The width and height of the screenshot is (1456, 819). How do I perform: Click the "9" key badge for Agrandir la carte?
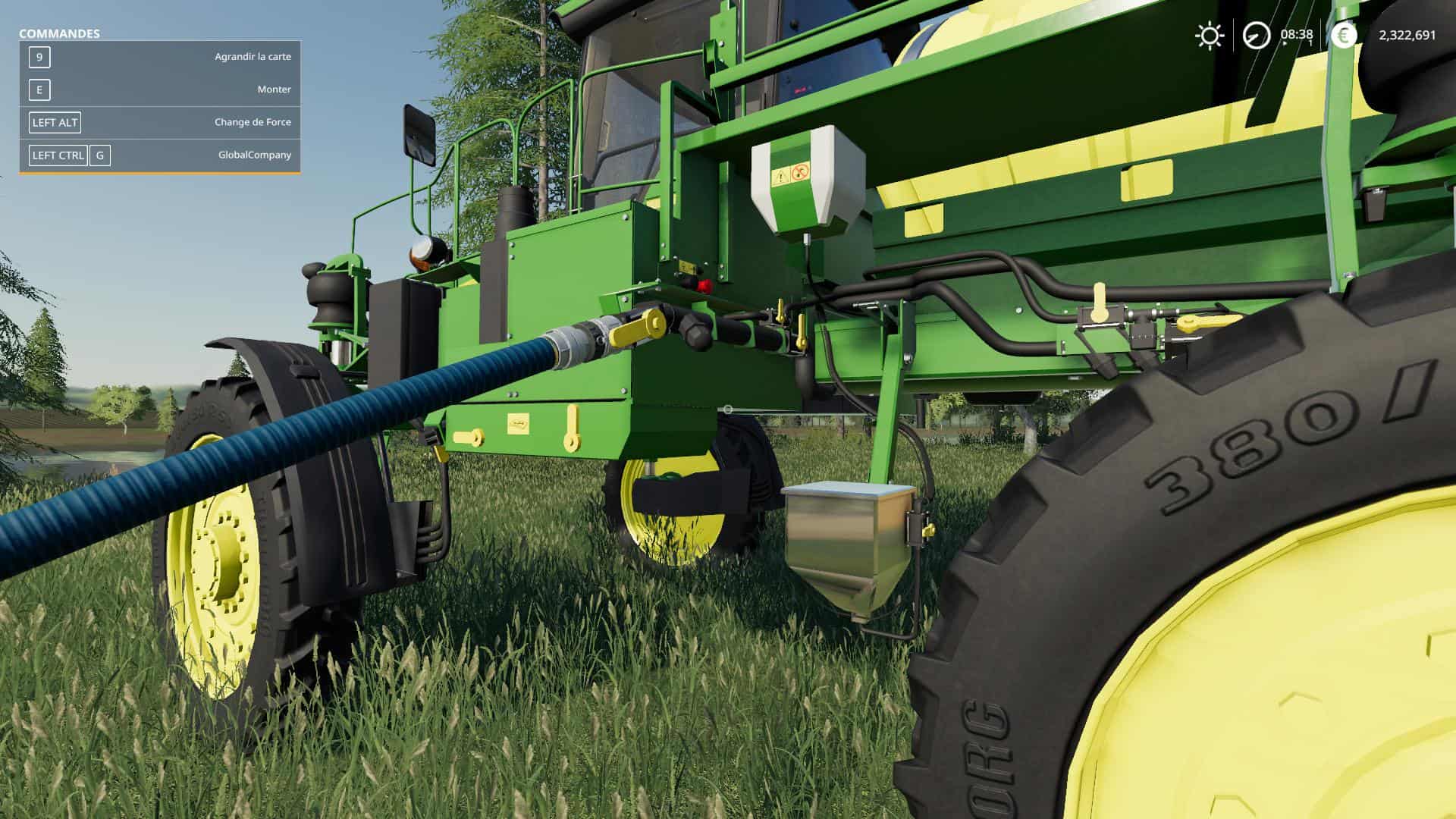(x=39, y=56)
